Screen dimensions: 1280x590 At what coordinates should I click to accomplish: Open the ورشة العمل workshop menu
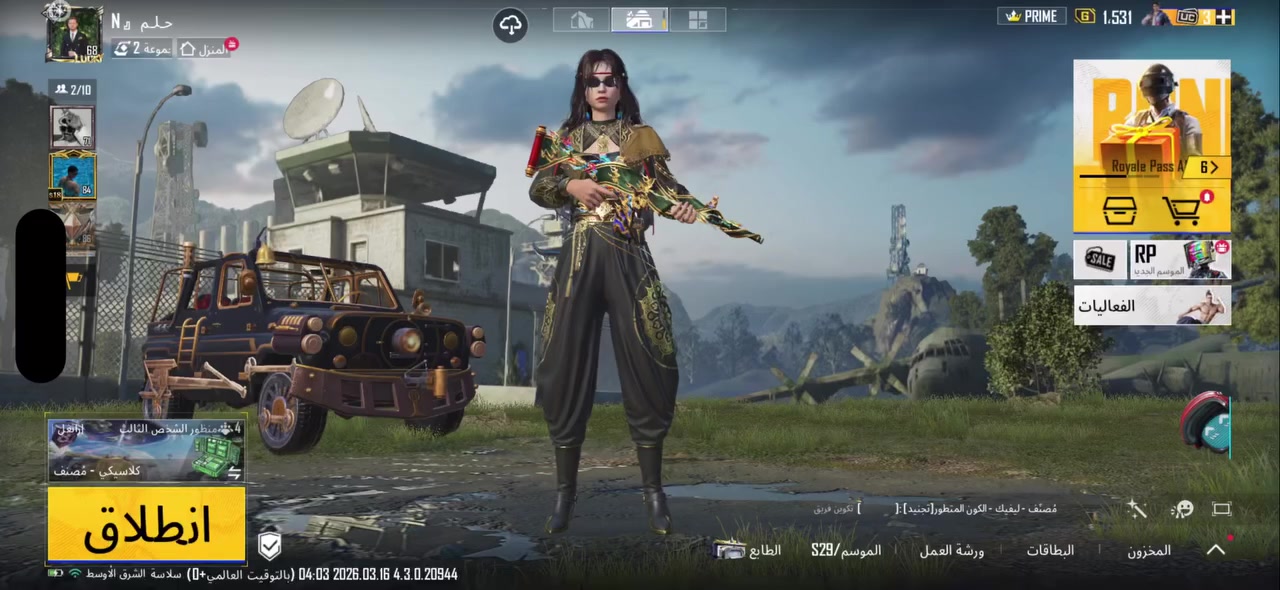click(952, 550)
